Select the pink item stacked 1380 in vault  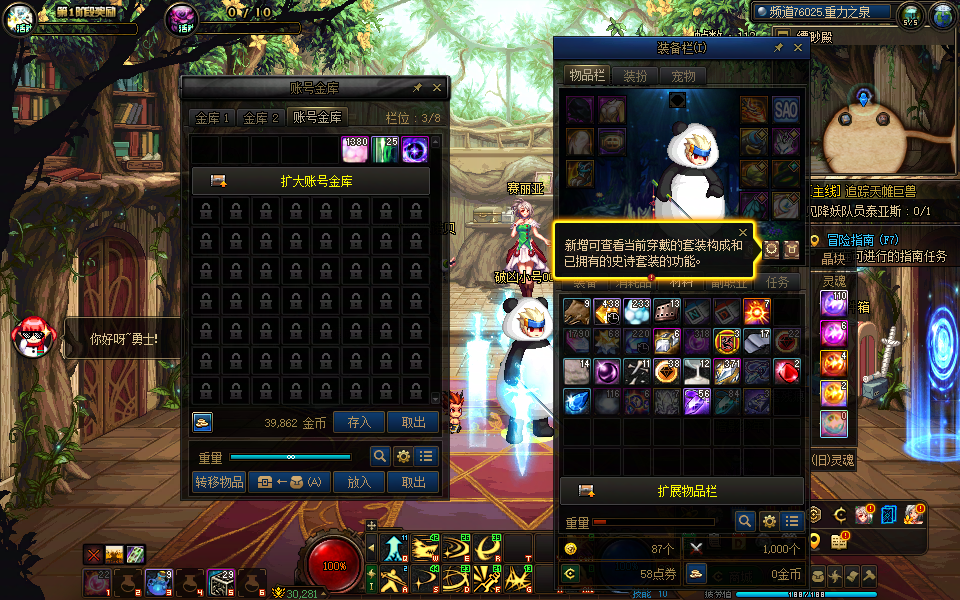click(356, 150)
